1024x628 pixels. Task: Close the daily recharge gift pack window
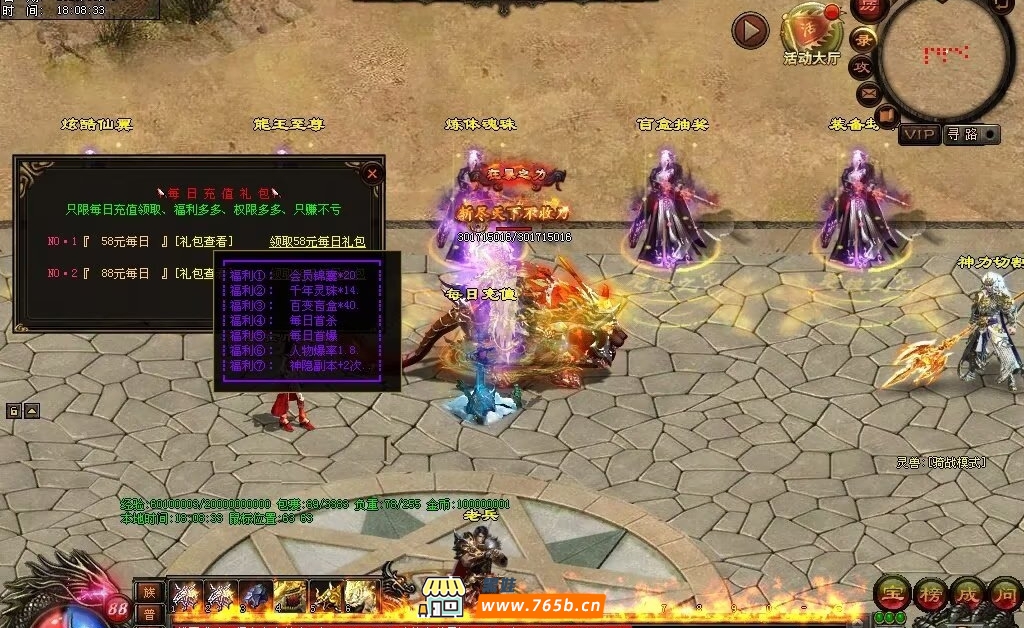[372, 173]
